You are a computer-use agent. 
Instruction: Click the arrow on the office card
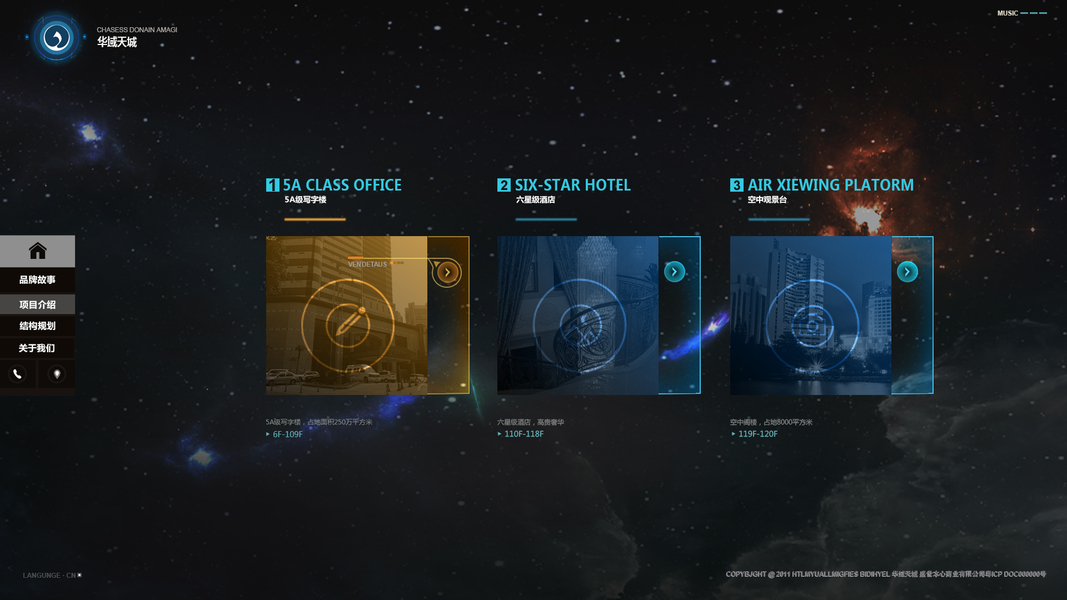[x=447, y=272]
